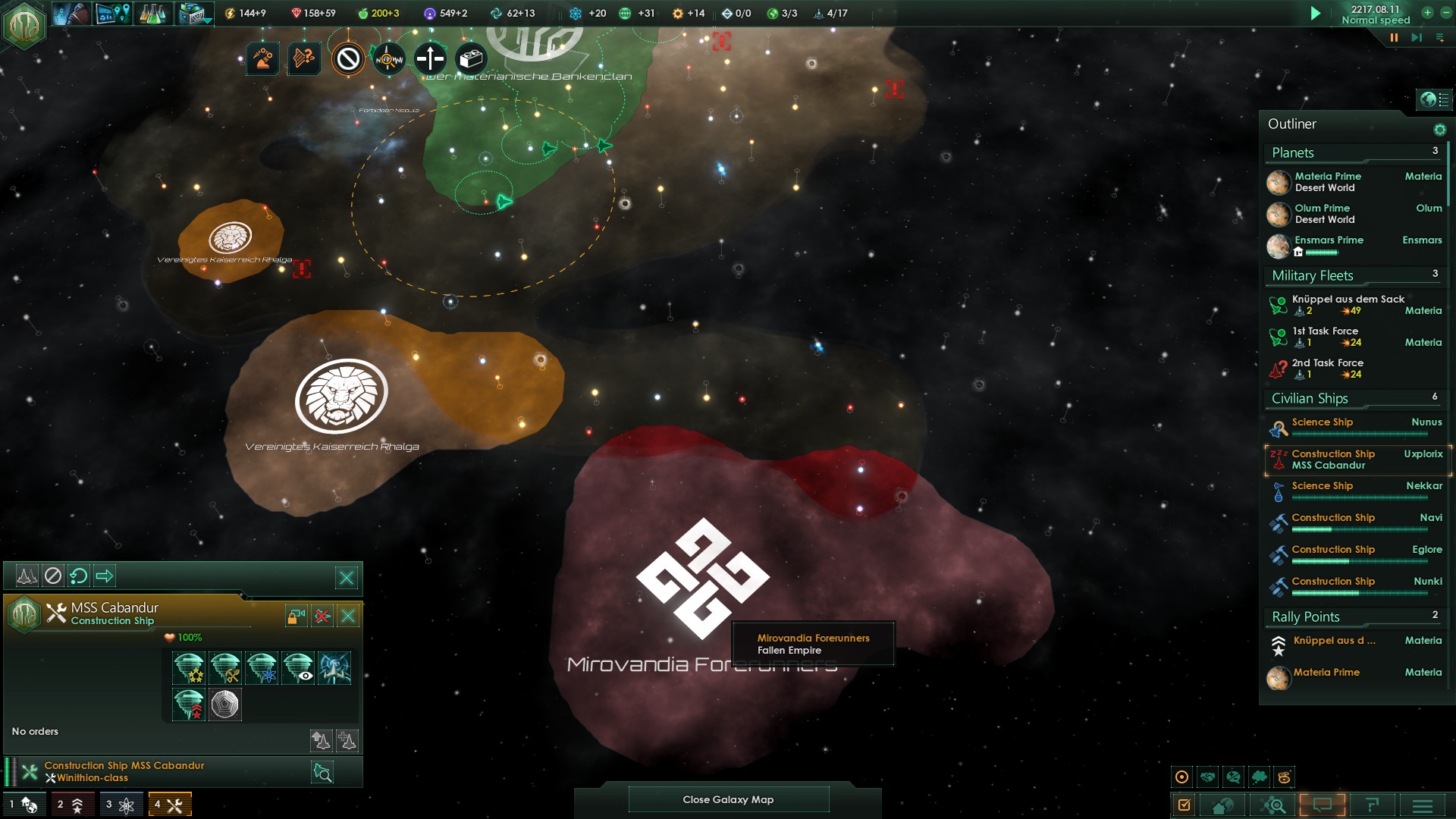Image resolution: width=1456 pixels, height=819 pixels.
Task: Activate control group 4 tab
Action: [169, 805]
